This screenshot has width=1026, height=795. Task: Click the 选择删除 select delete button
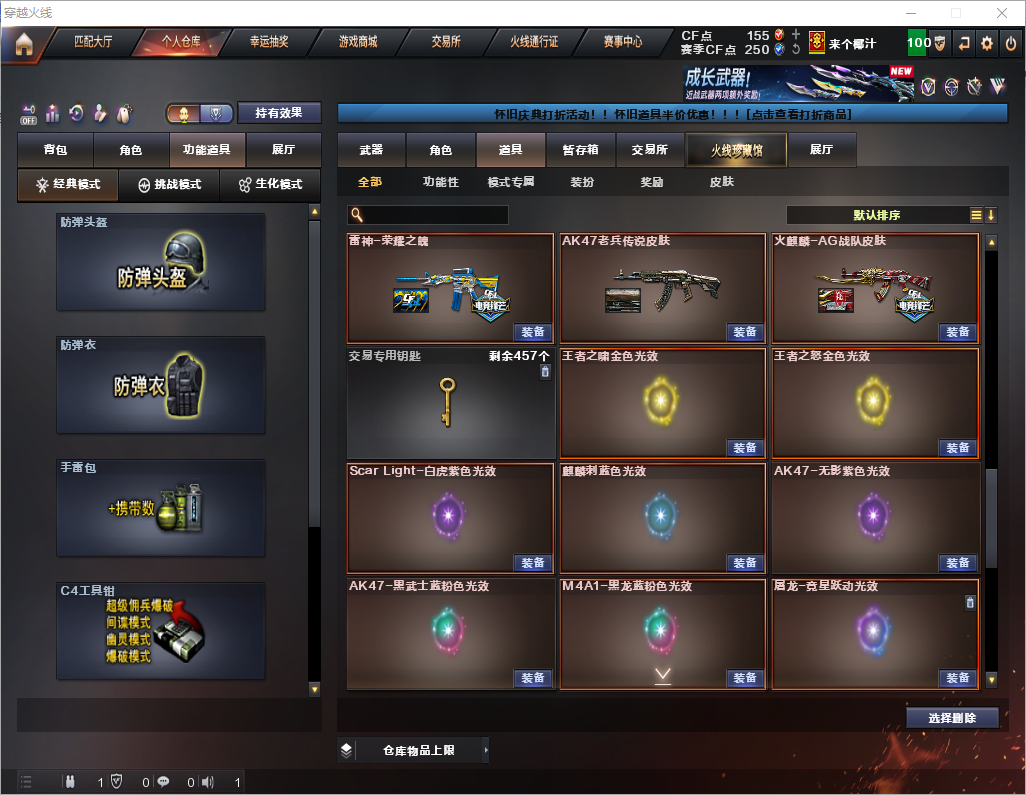(x=951, y=718)
